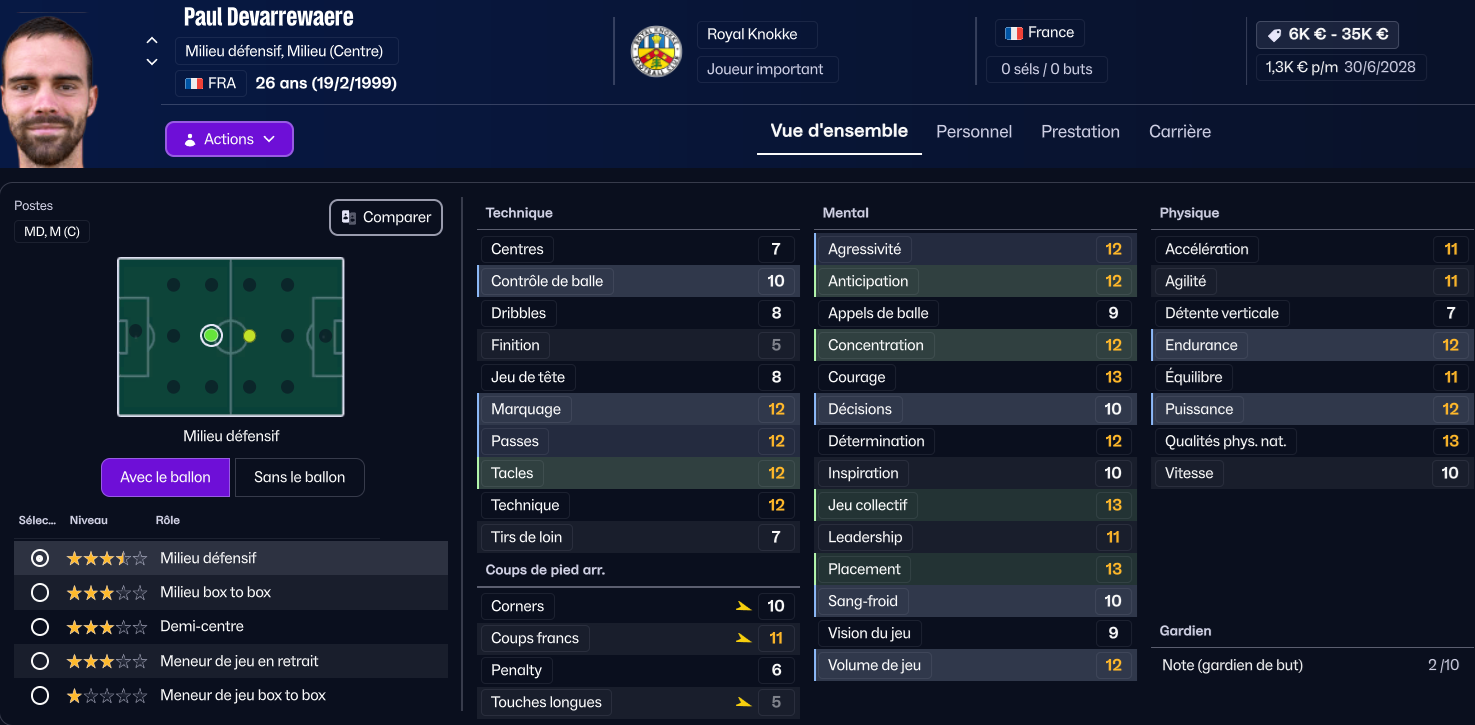Click the France nationality link

tap(1040, 33)
